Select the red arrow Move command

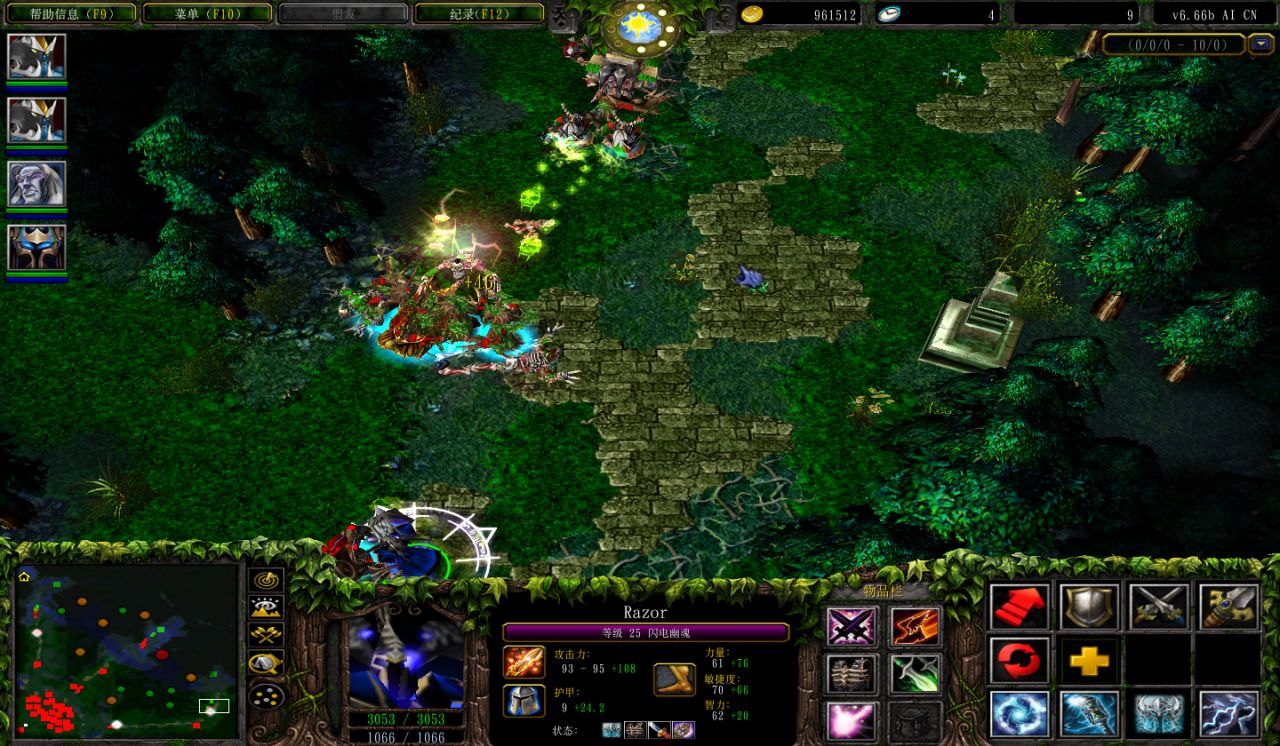coord(1019,606)
